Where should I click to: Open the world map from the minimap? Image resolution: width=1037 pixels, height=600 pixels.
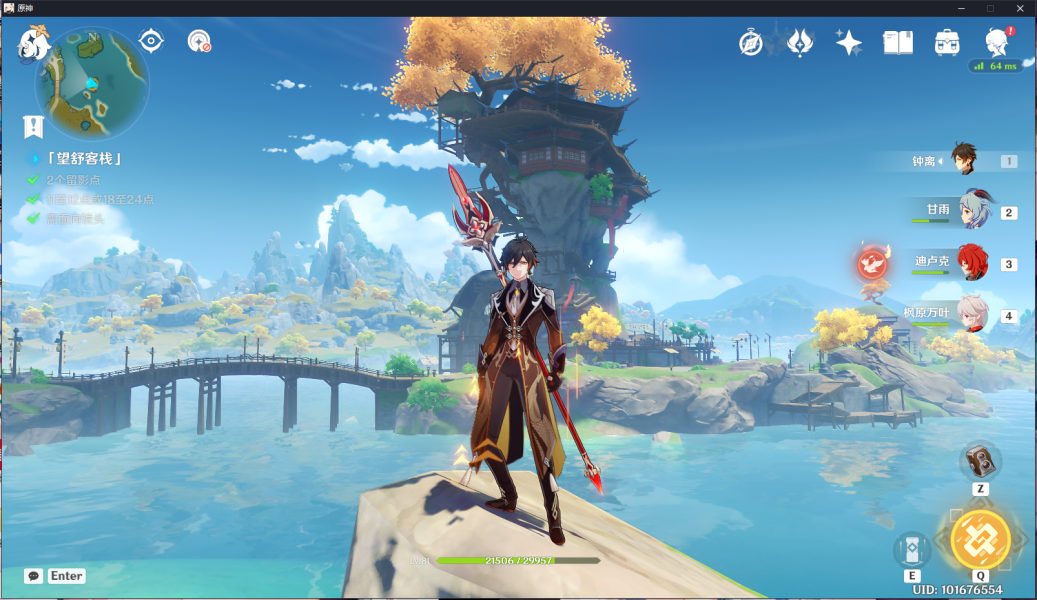tap(92, 83)
